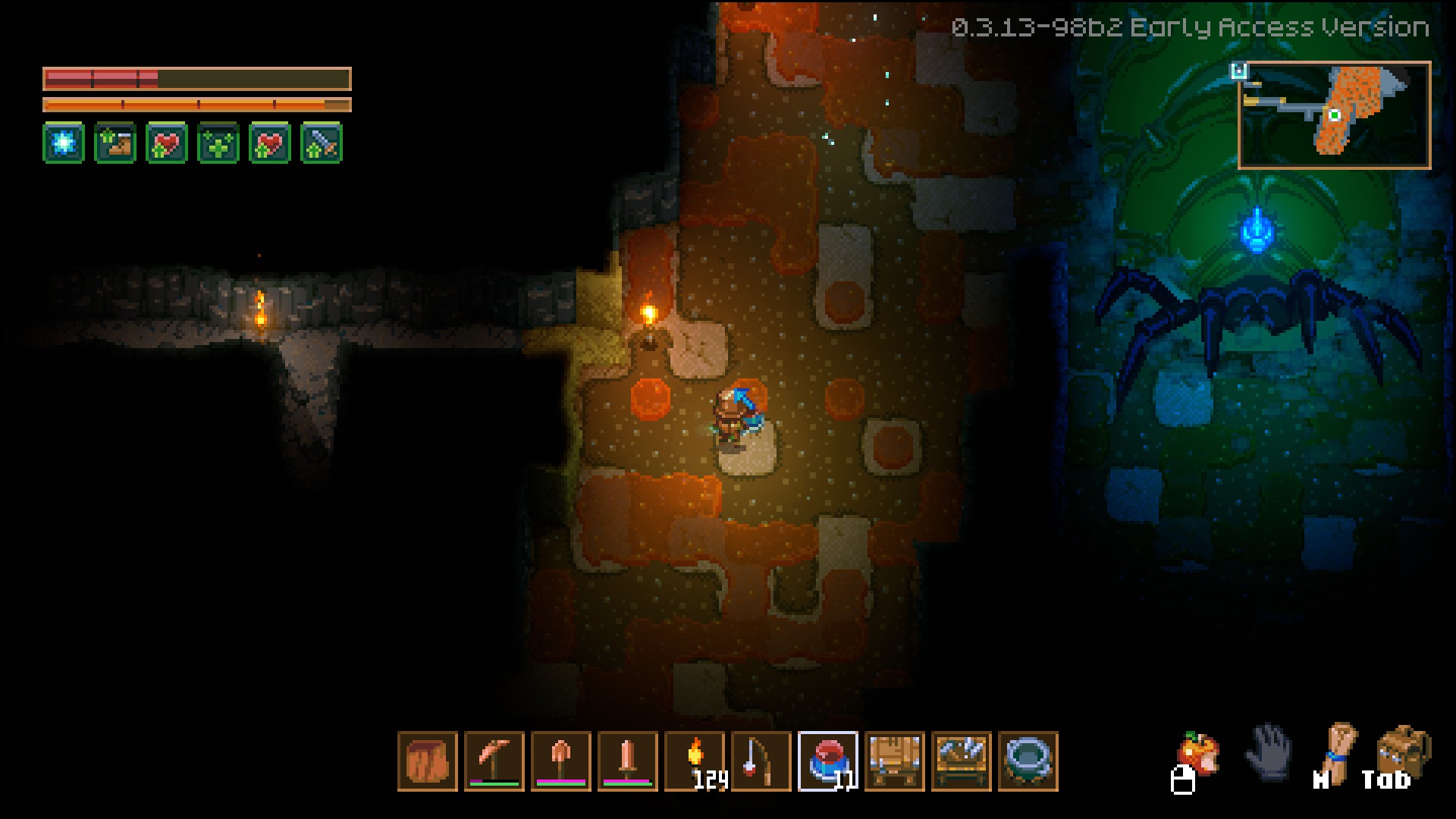Viewport: 1456px width, 819px height.
Task: Open the backpack inventory icon
Action: pos(1403,752)
